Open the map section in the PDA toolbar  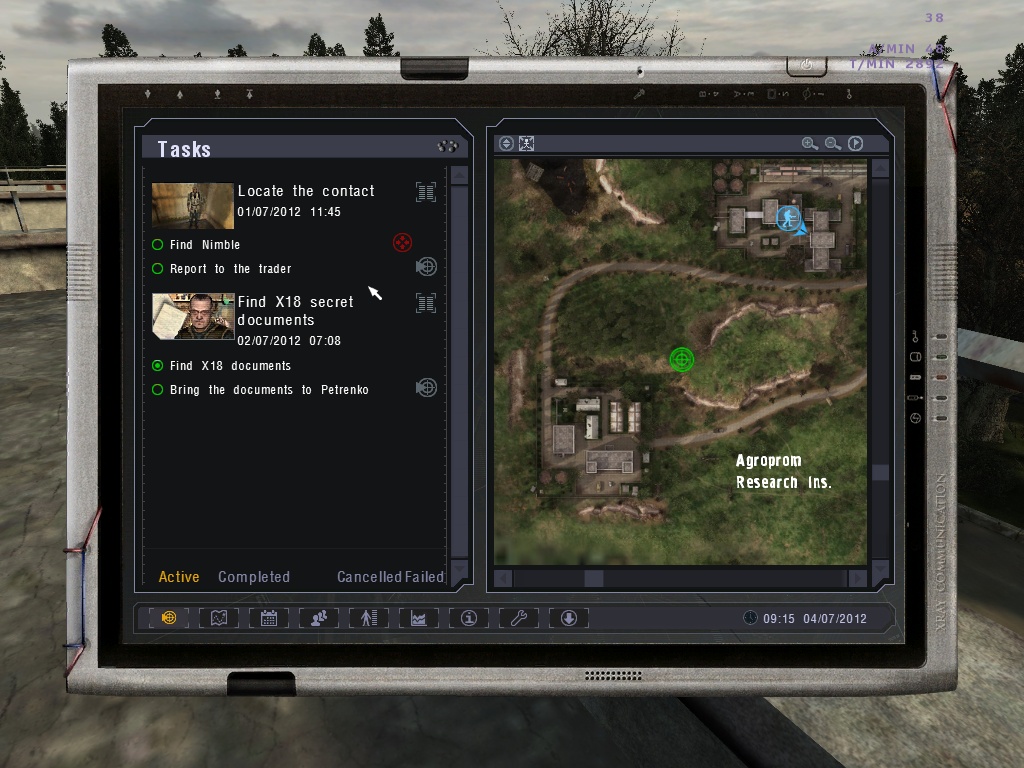[219, 618]
